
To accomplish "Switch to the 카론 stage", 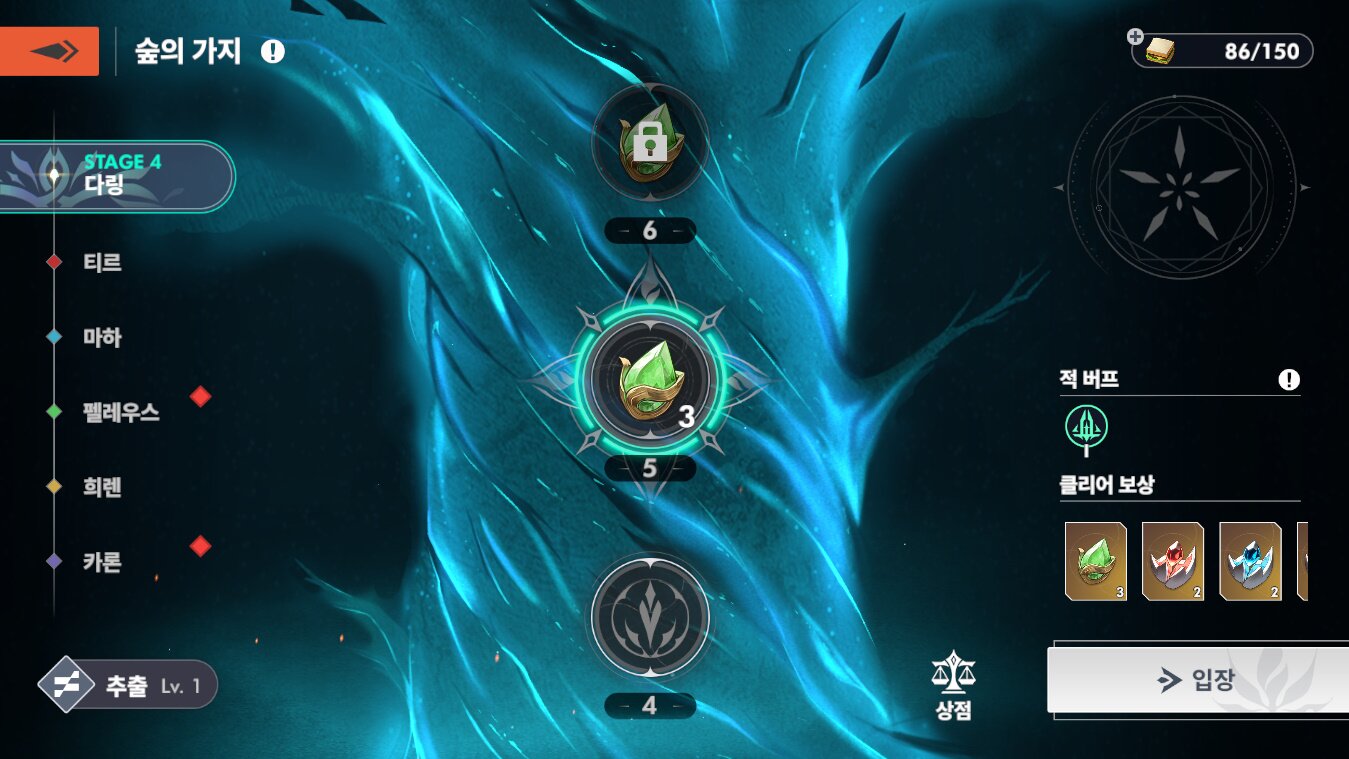I will click(102, 562).
